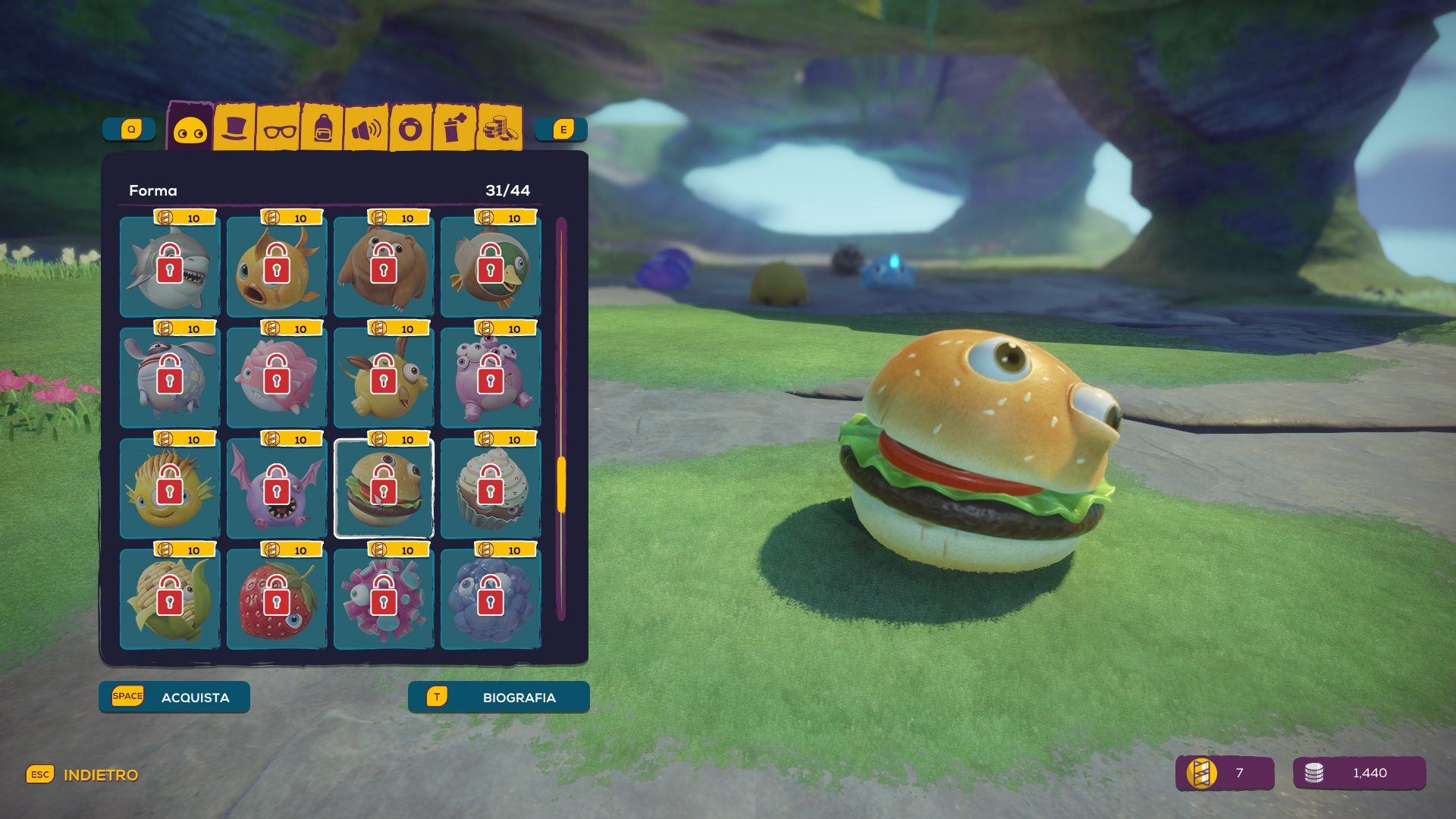
Task: Select the locked blackberry shape
Action: 491,599
